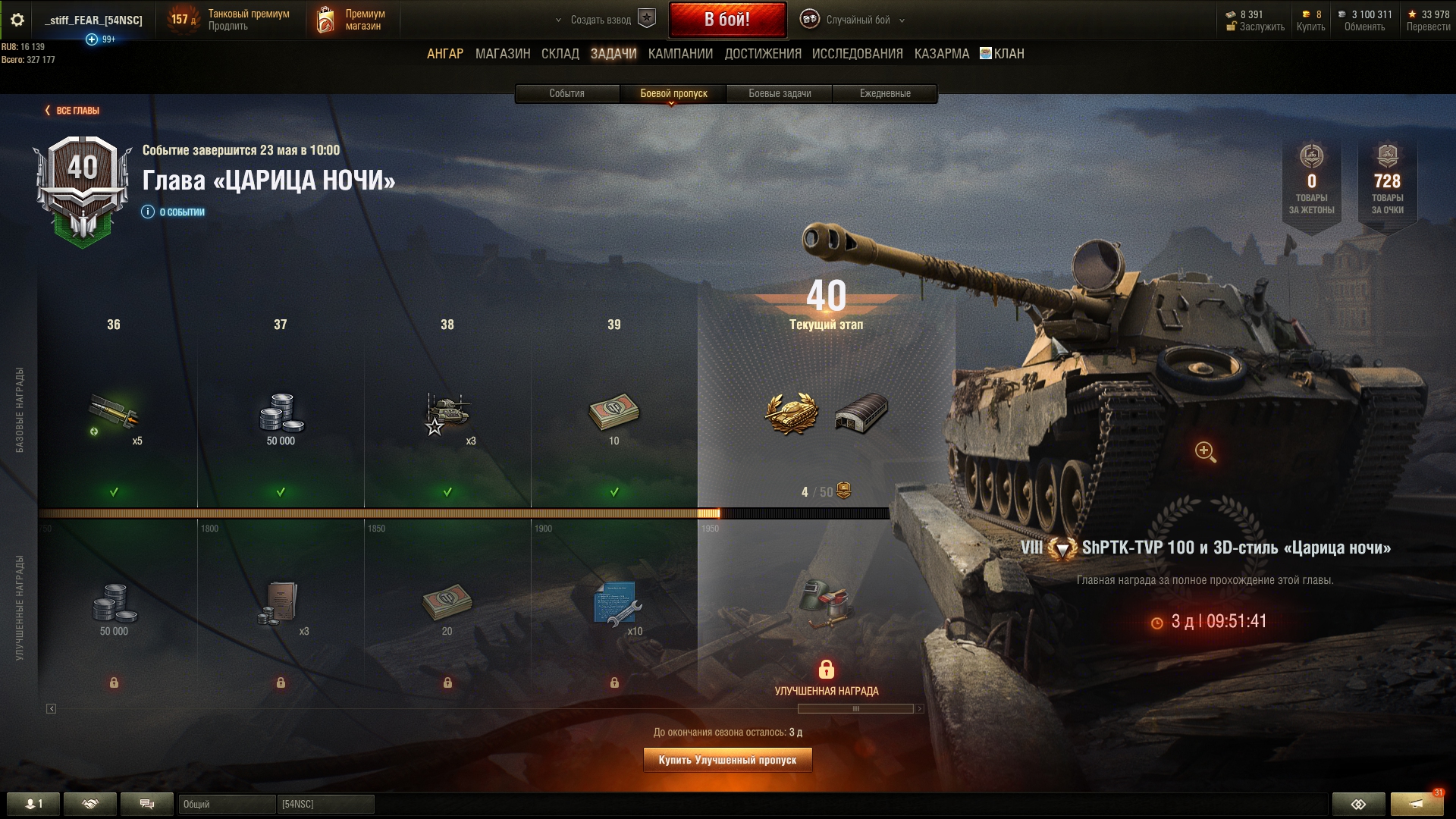Go back to ВСЕ ГЛАВЫ chapters list
1456x819 pixels.
73,111
